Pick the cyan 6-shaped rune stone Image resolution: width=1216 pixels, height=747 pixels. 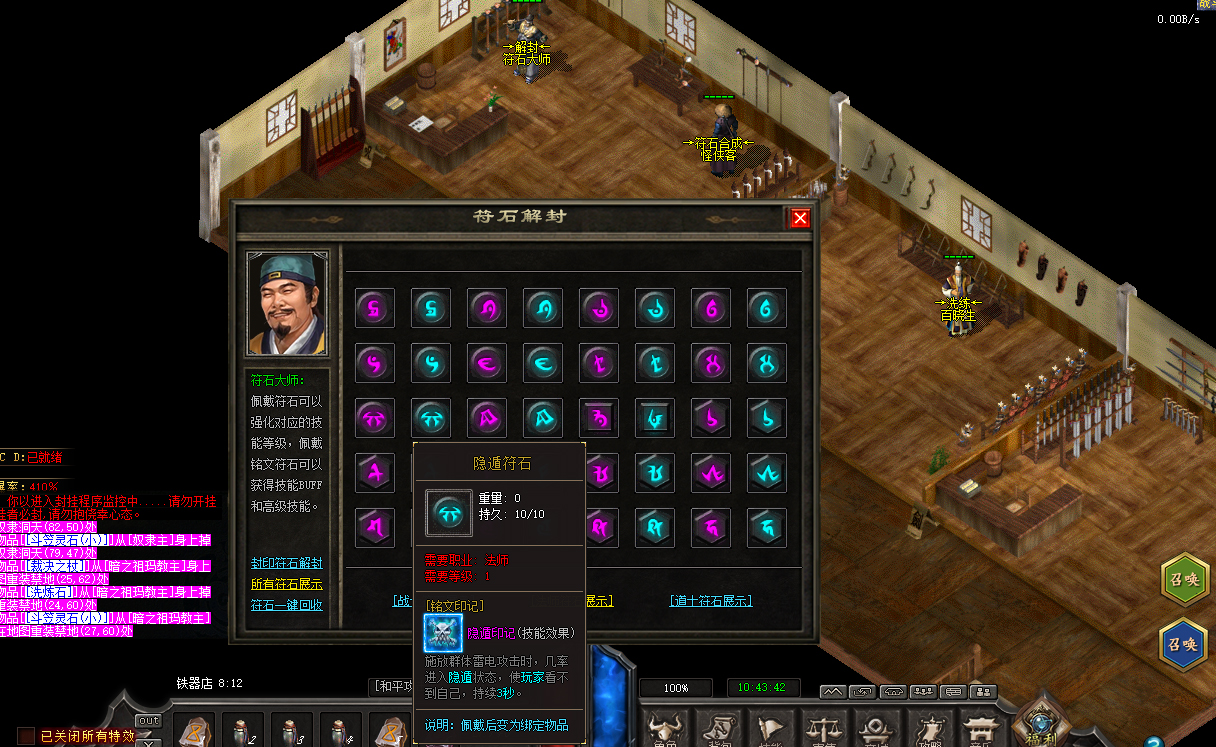[x=767, y=308]
